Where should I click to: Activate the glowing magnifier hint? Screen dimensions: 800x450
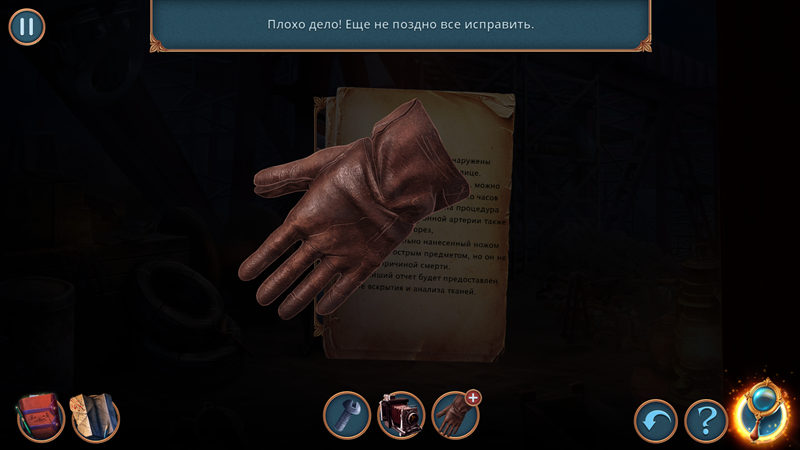point(762,413)
